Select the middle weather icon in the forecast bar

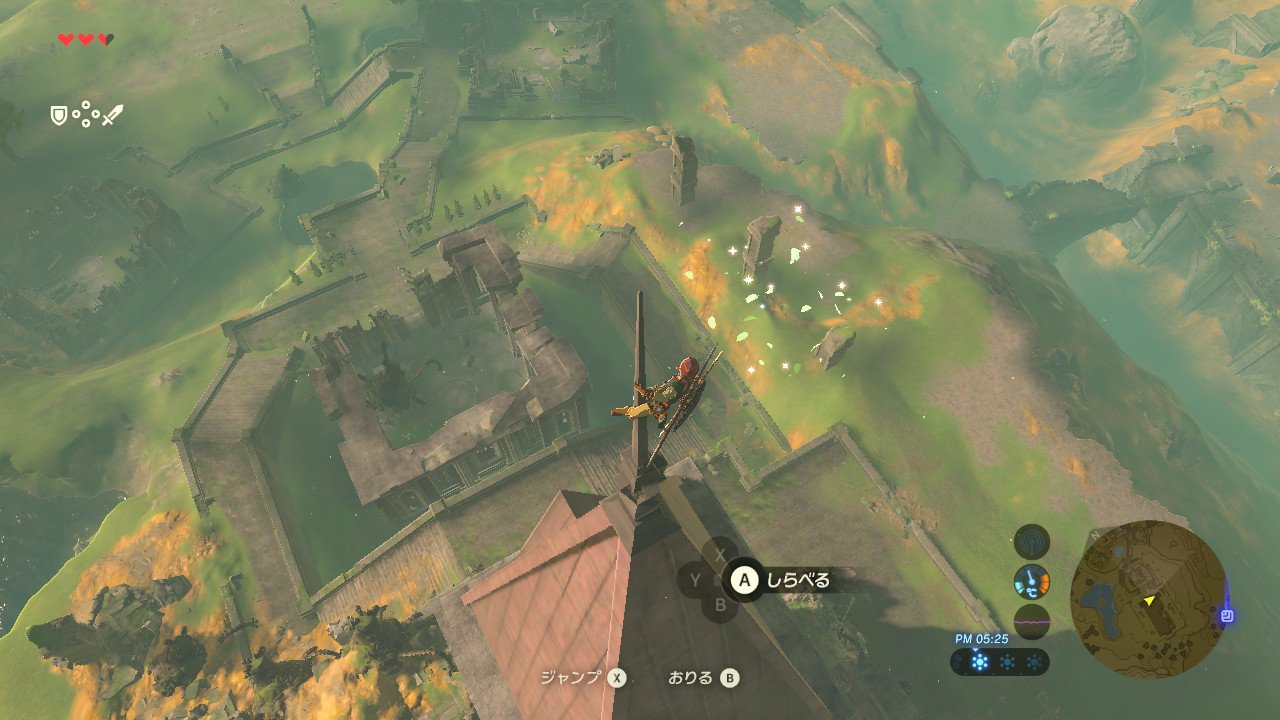(x=1005, y=661)
